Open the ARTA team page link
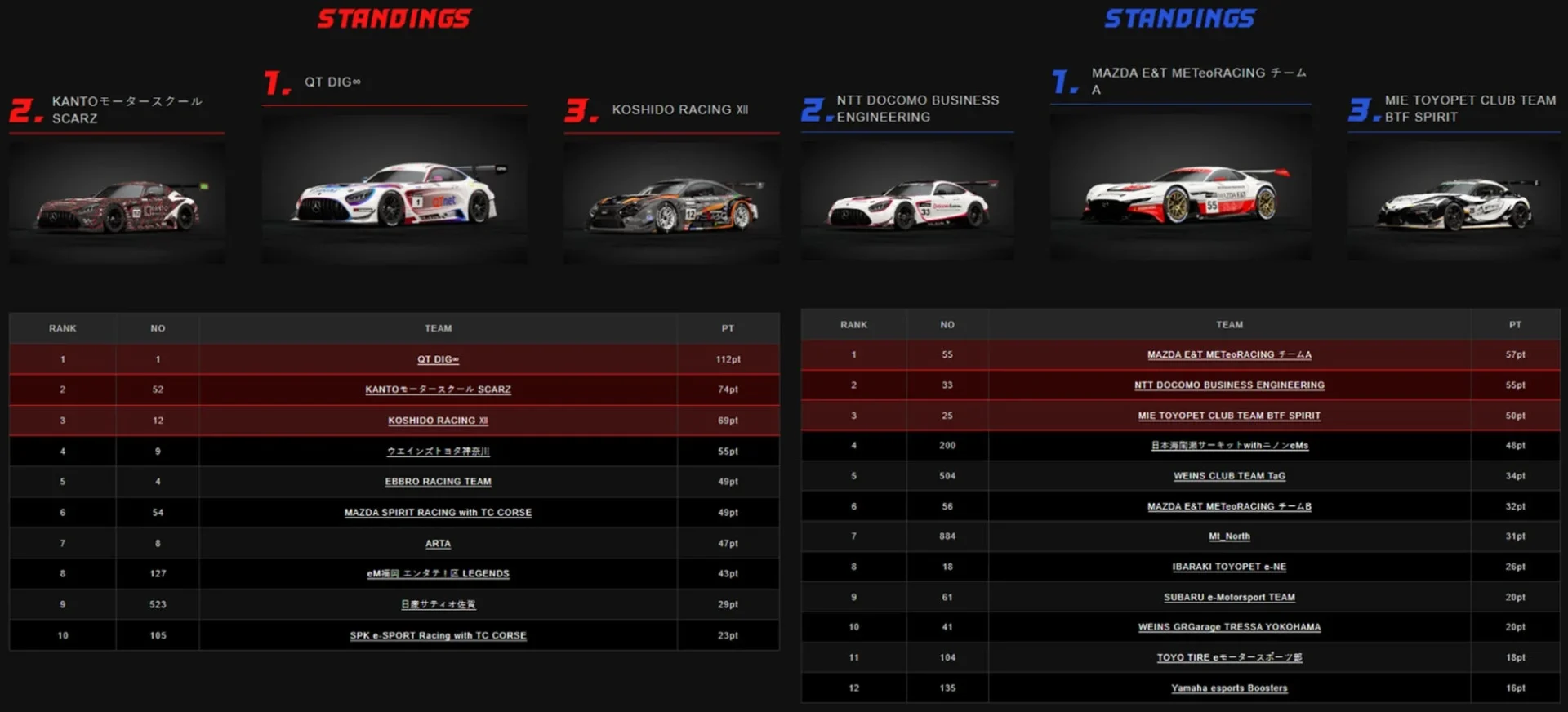Viewport: 1568px width, 712px height. [x=438, y=543]
